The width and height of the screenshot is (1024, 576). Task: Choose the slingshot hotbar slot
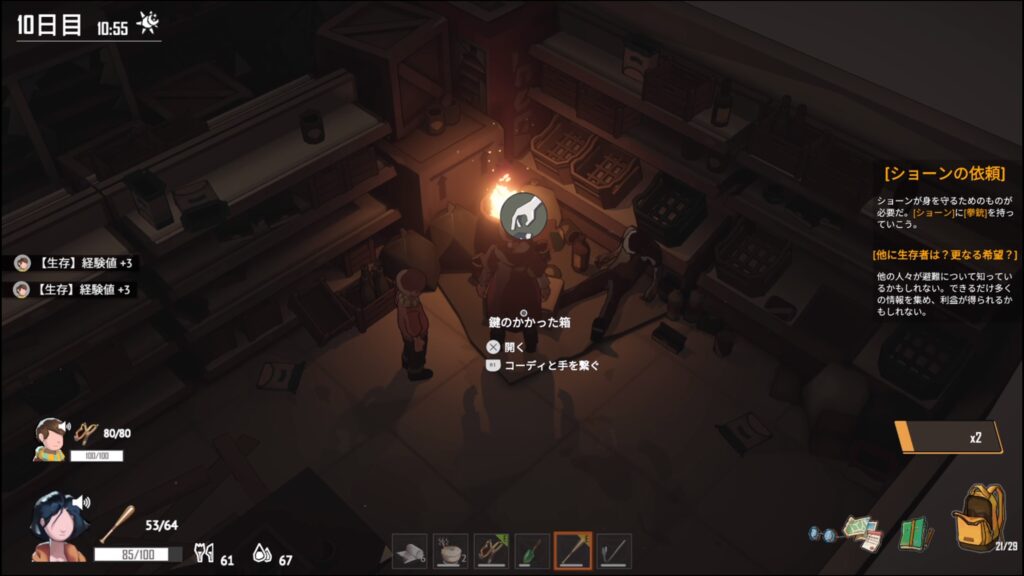(x=492, y=551)
